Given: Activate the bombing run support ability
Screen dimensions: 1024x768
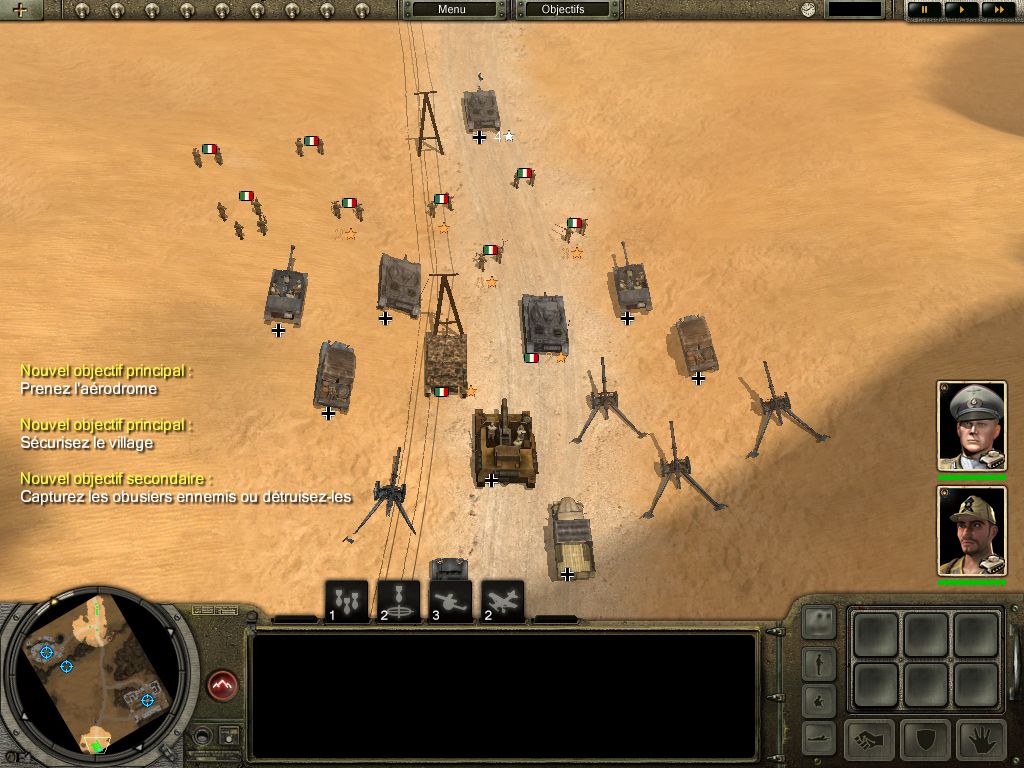Looking at the screenshot, I should (347, 602).
